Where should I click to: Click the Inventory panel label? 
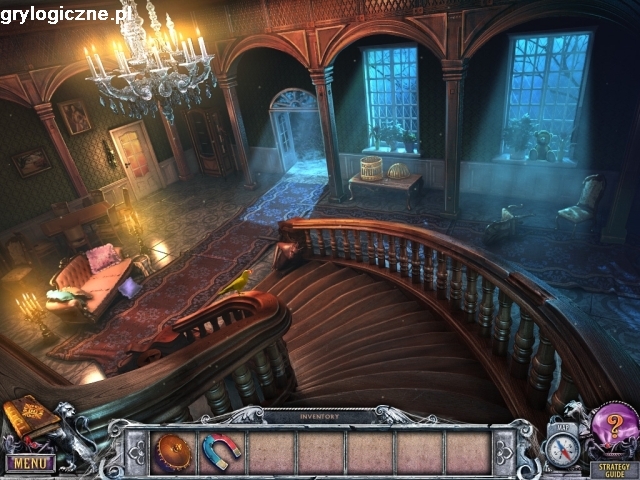point(319,415)
